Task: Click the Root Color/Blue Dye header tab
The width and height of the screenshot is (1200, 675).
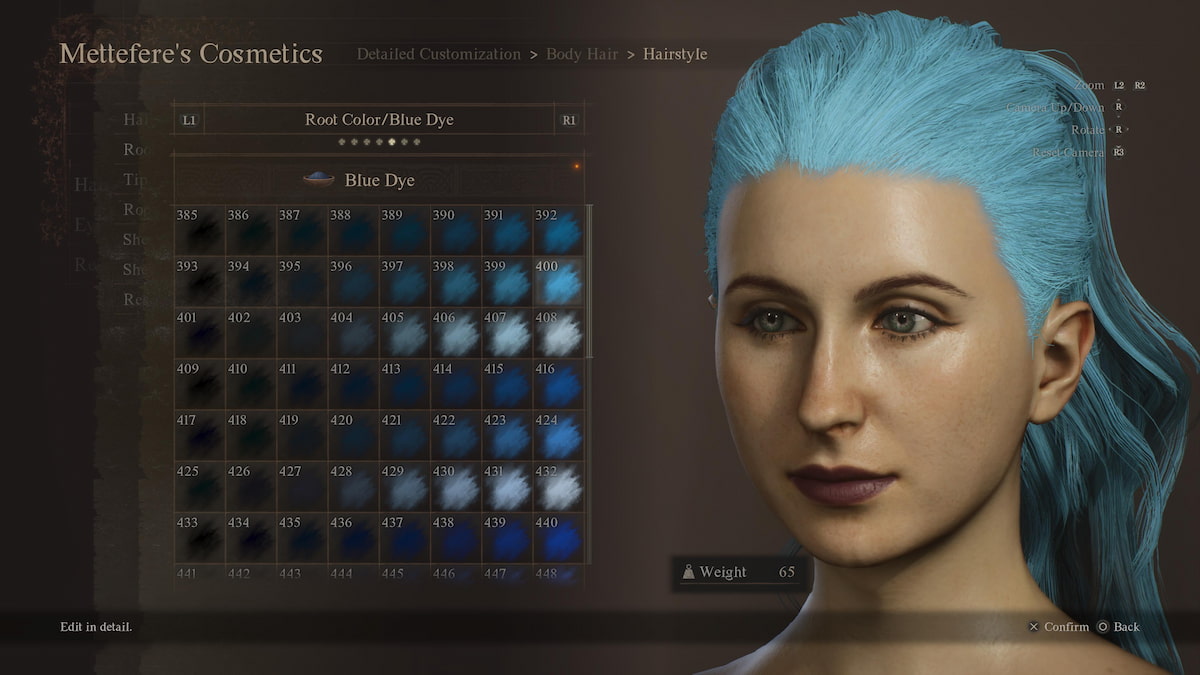Action: [379, 120]
